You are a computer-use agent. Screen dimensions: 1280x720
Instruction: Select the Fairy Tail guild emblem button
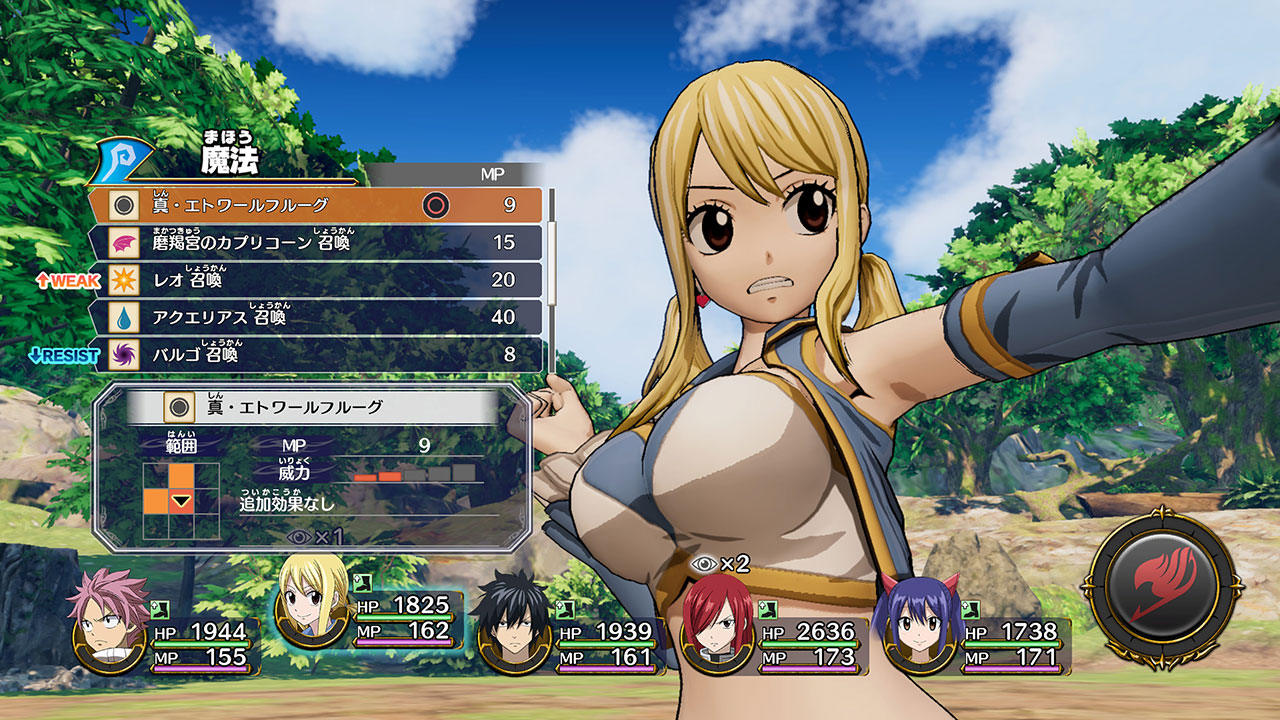click(x=1160, y=585)
